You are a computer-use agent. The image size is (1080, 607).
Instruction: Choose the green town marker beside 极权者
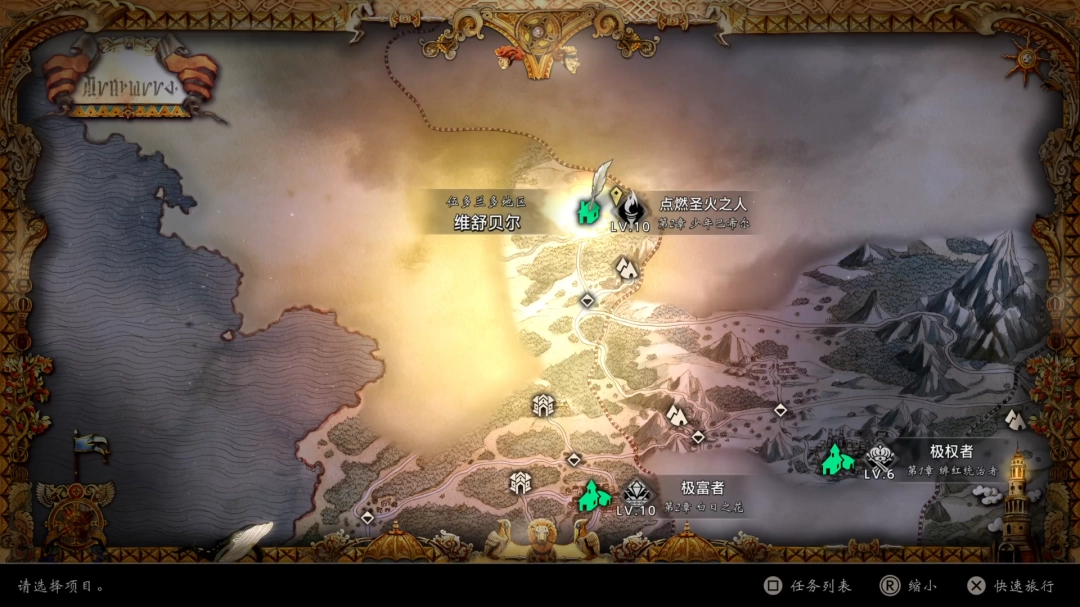837,459
